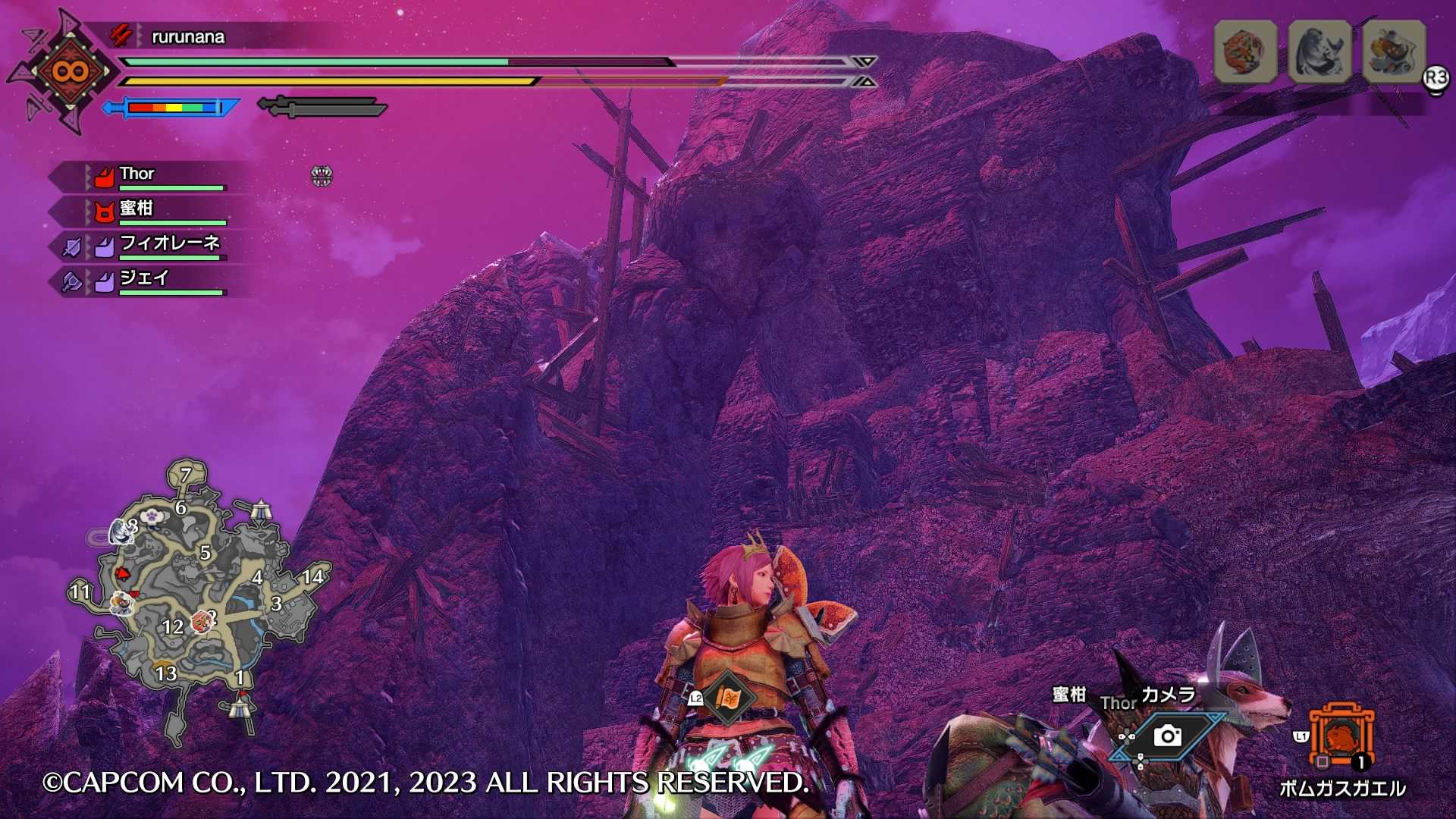Viewport: 1456px width, 819px height.
Task: Click the main camp tent on the minimap
Action: pos(240,708)
